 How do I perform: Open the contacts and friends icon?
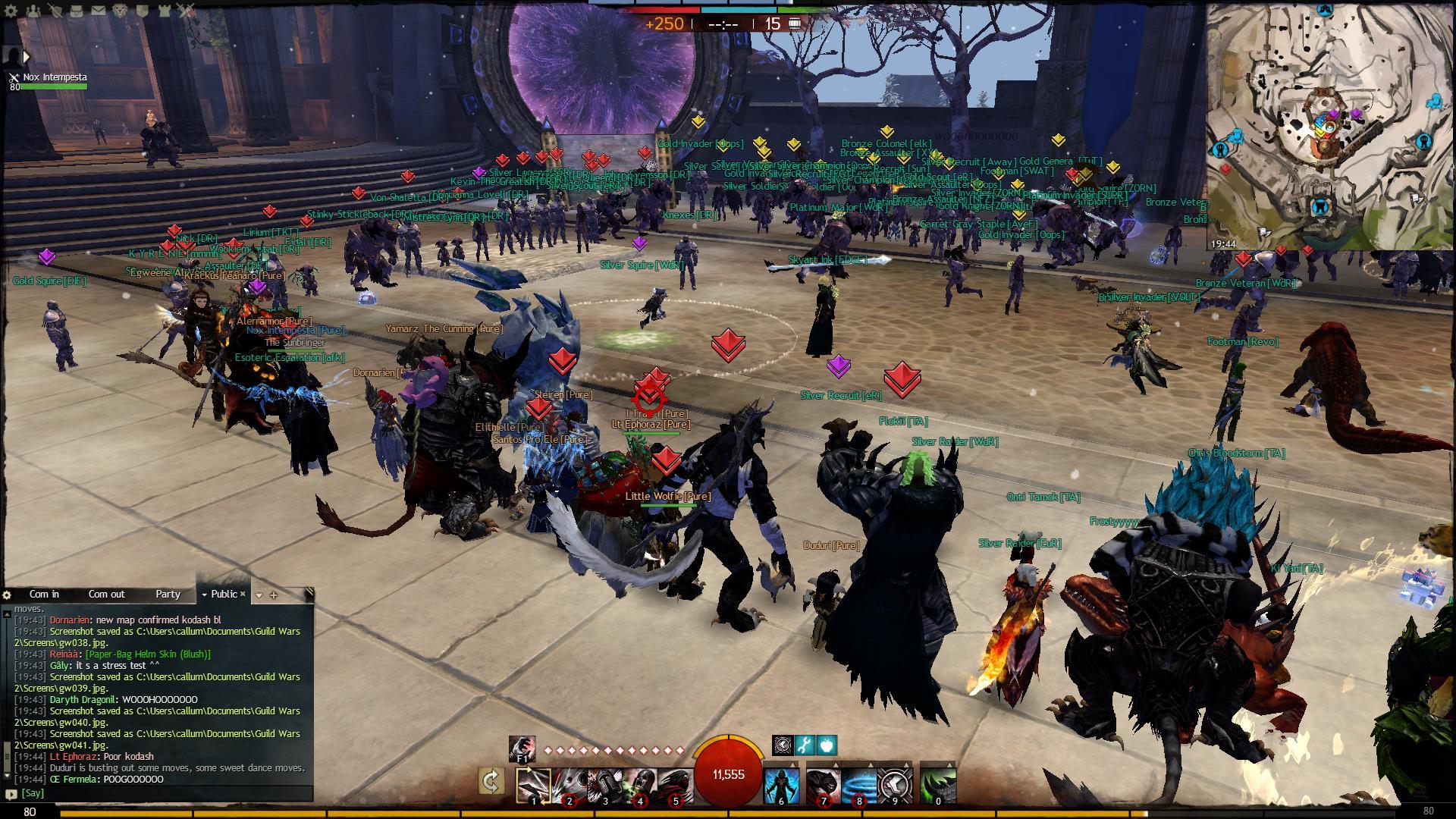pos(33,10)
